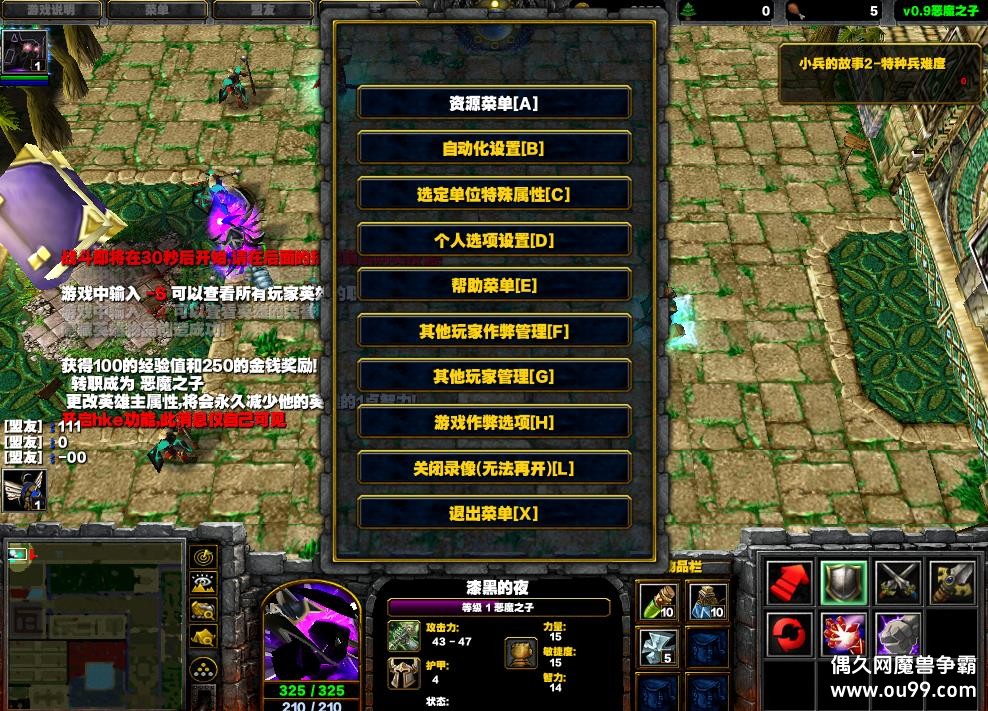Choose the shield hold-position command

tap(843, 582)
